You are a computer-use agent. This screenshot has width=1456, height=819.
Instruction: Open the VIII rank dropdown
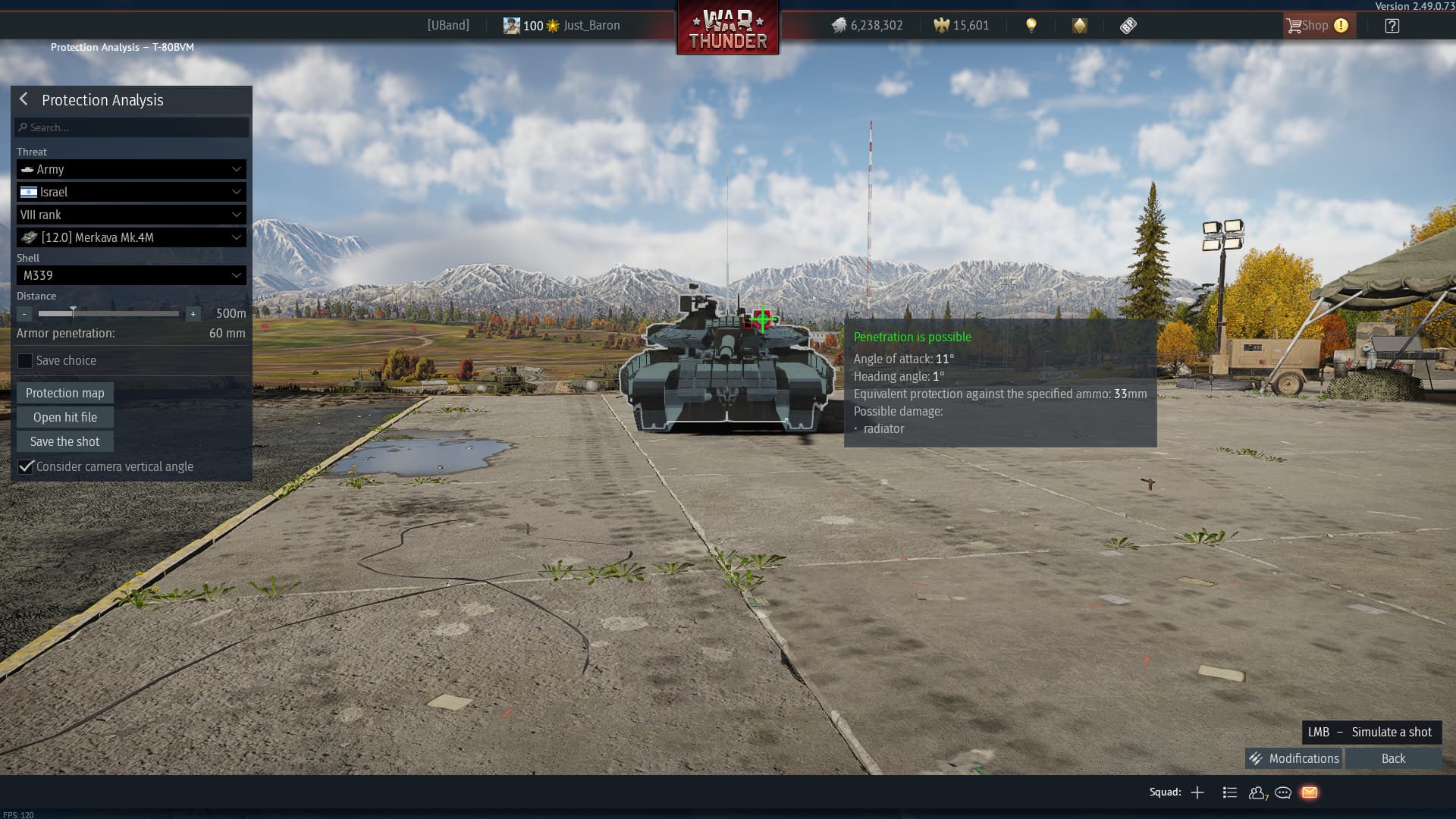point(131,215)
